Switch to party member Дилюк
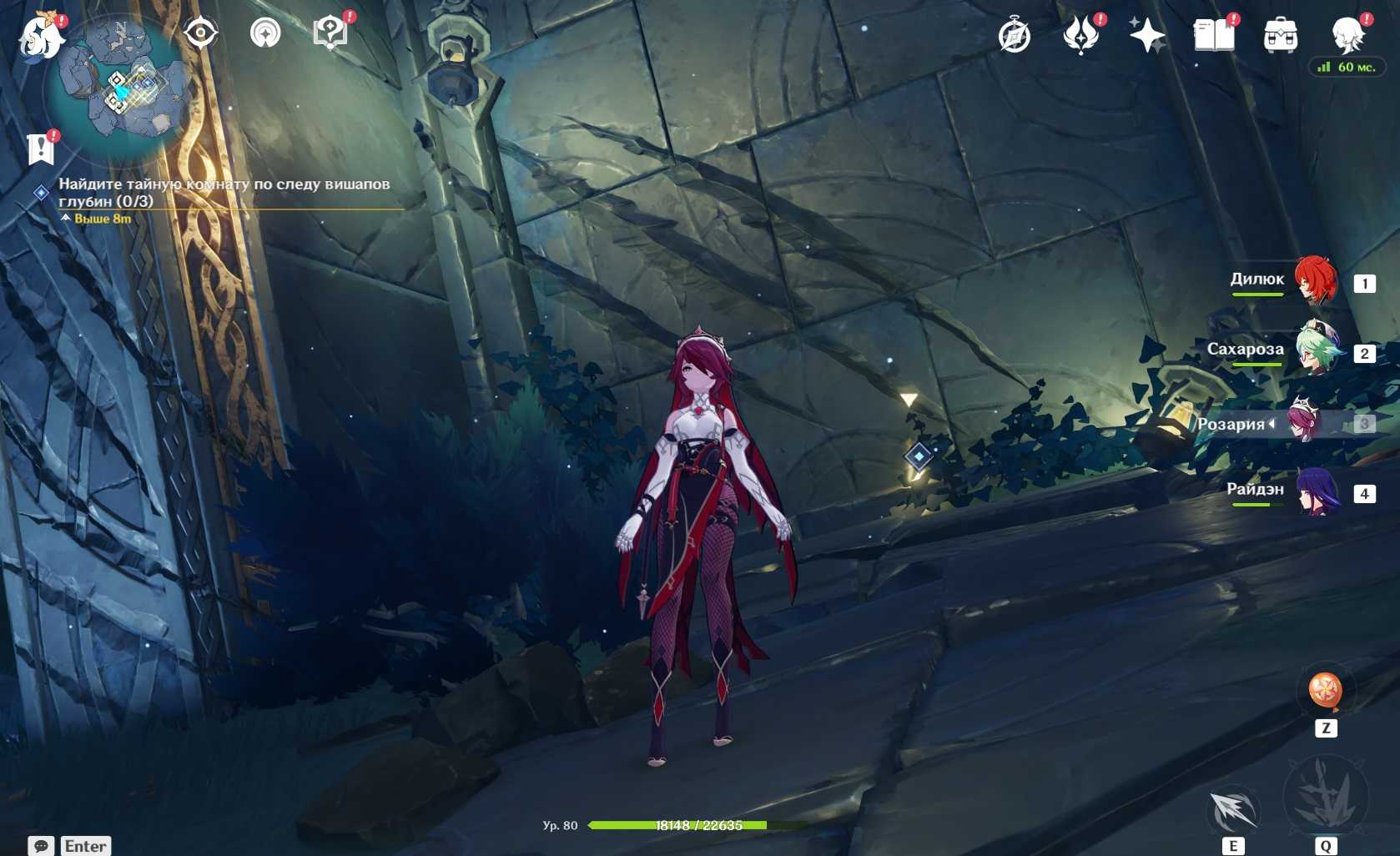The image size is (1400, 856). pyautogui.click(x=1315, y=281)
